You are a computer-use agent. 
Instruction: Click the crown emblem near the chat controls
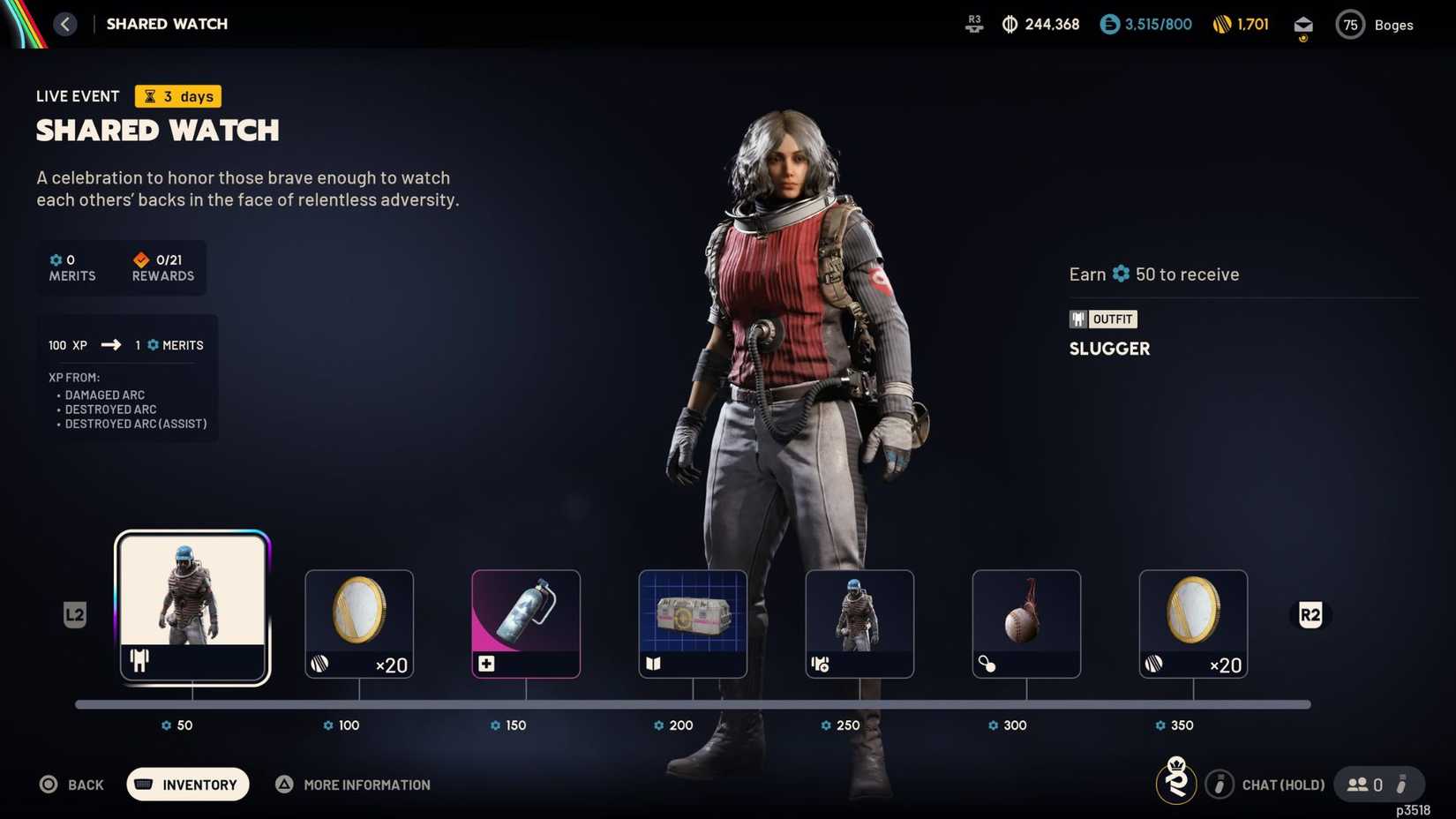click(1176, 782)
